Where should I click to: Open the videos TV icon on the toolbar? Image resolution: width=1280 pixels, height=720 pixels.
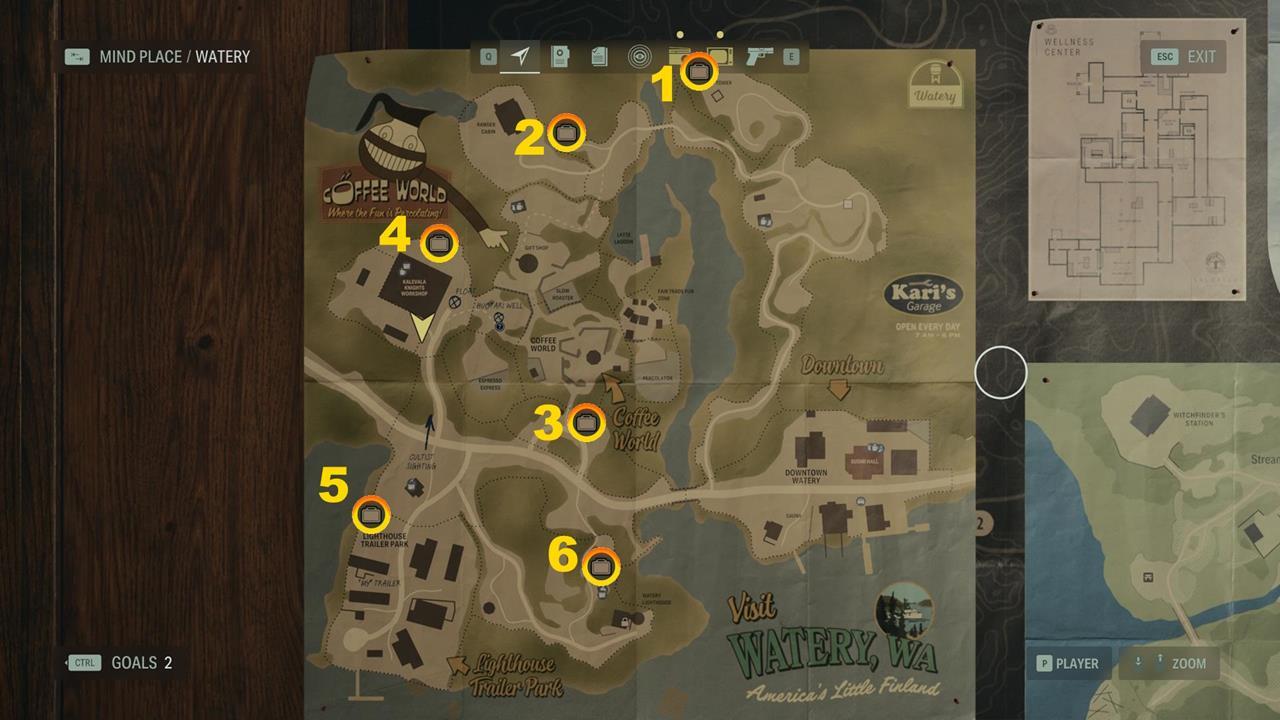click(x=719, y=55)
